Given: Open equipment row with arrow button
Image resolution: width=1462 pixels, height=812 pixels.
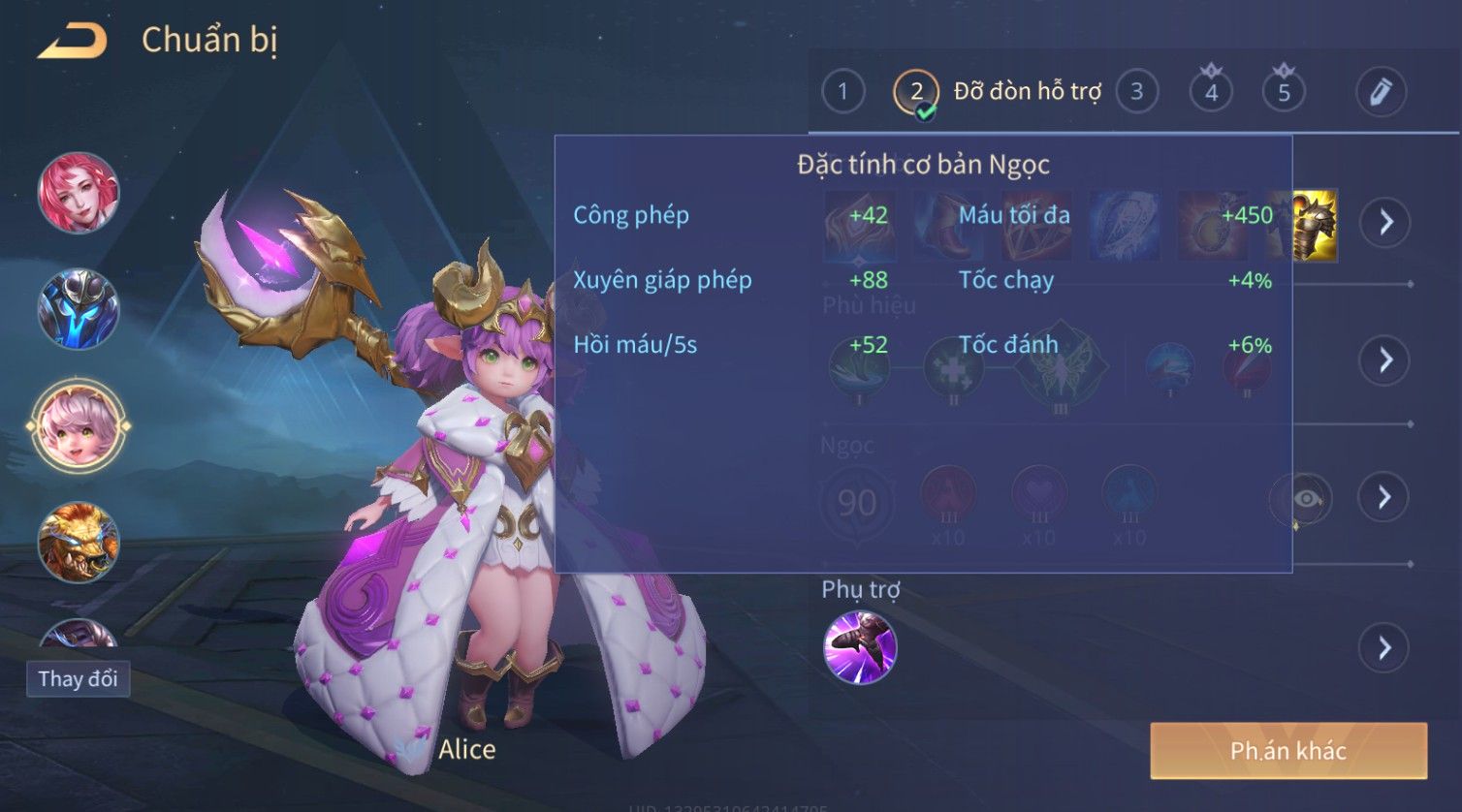Looking at the screenshot, I should [1385, 222].
